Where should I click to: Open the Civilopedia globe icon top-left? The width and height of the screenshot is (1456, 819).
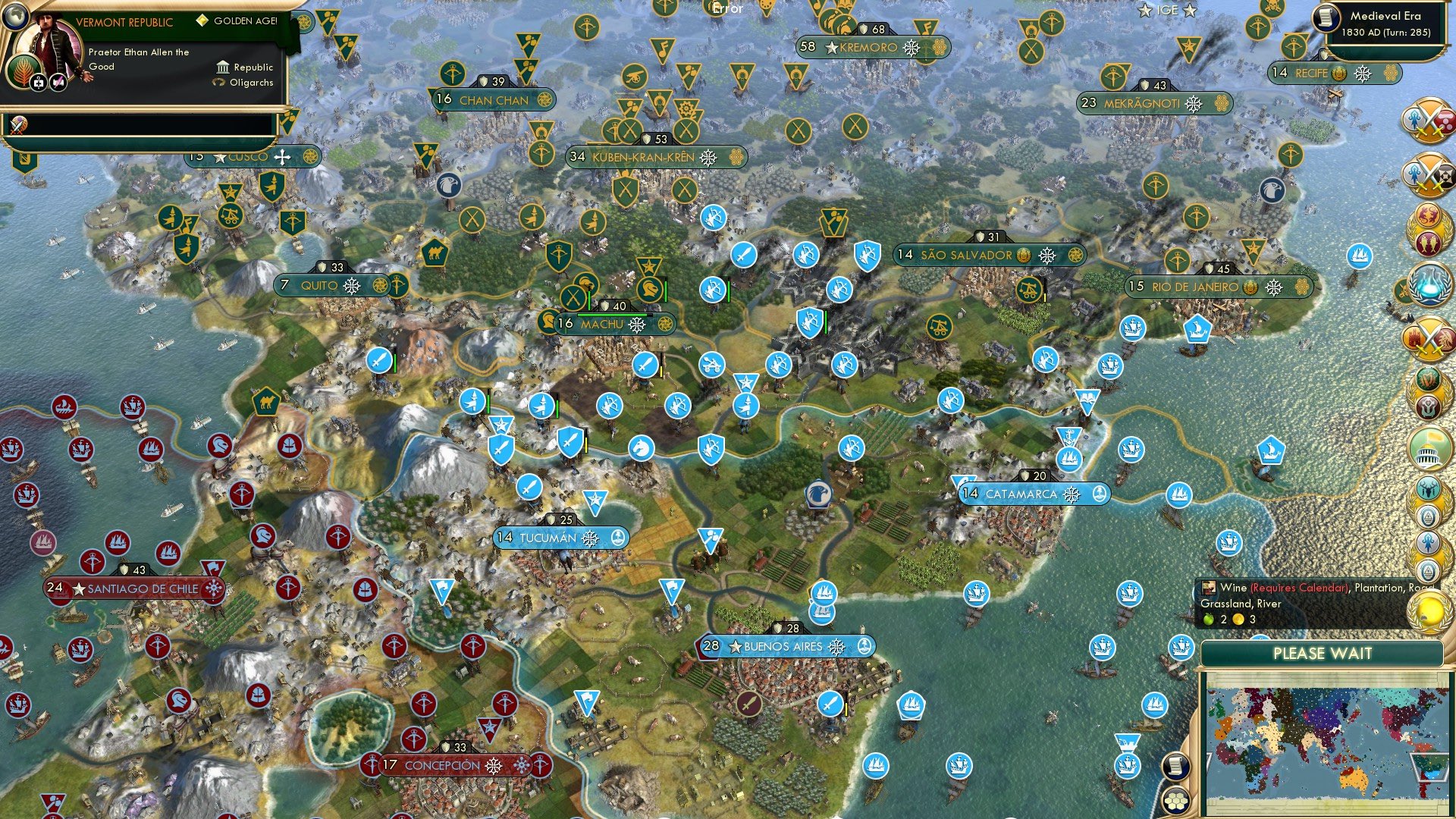(14, 17)
